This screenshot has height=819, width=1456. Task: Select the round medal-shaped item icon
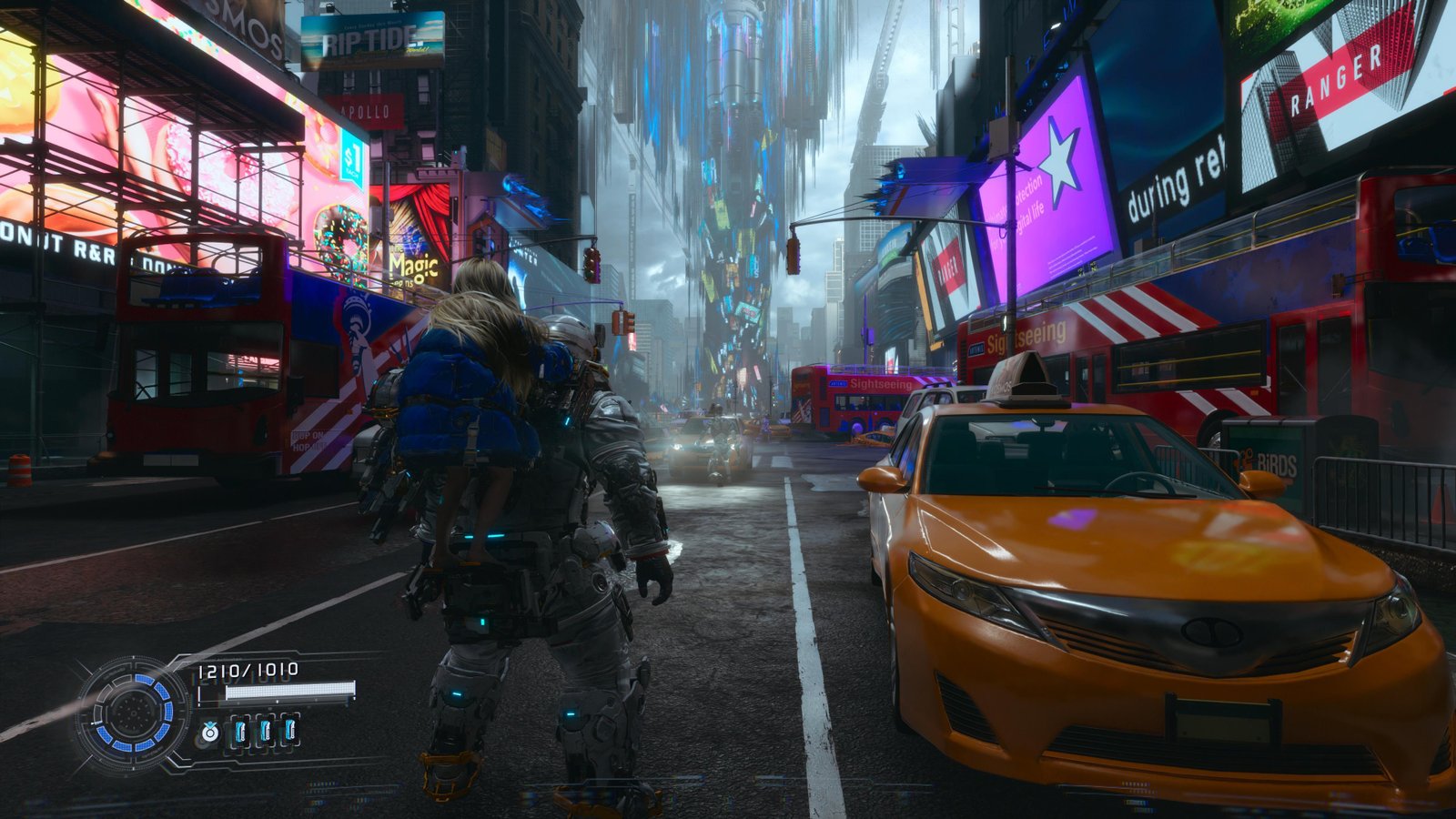click(x=210, y=731)
